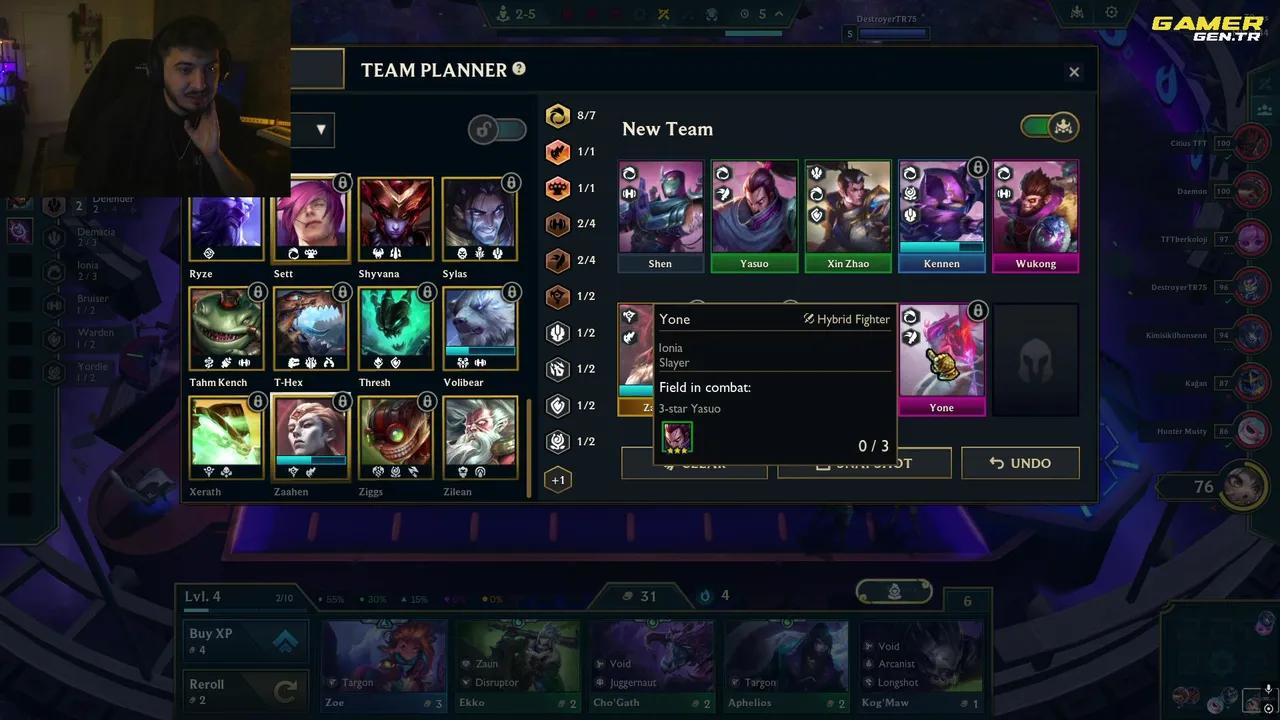This screenshot has width=1280, height=720.
Task: Click the Yone unit icon on the board
Action: tap(941, 350)
